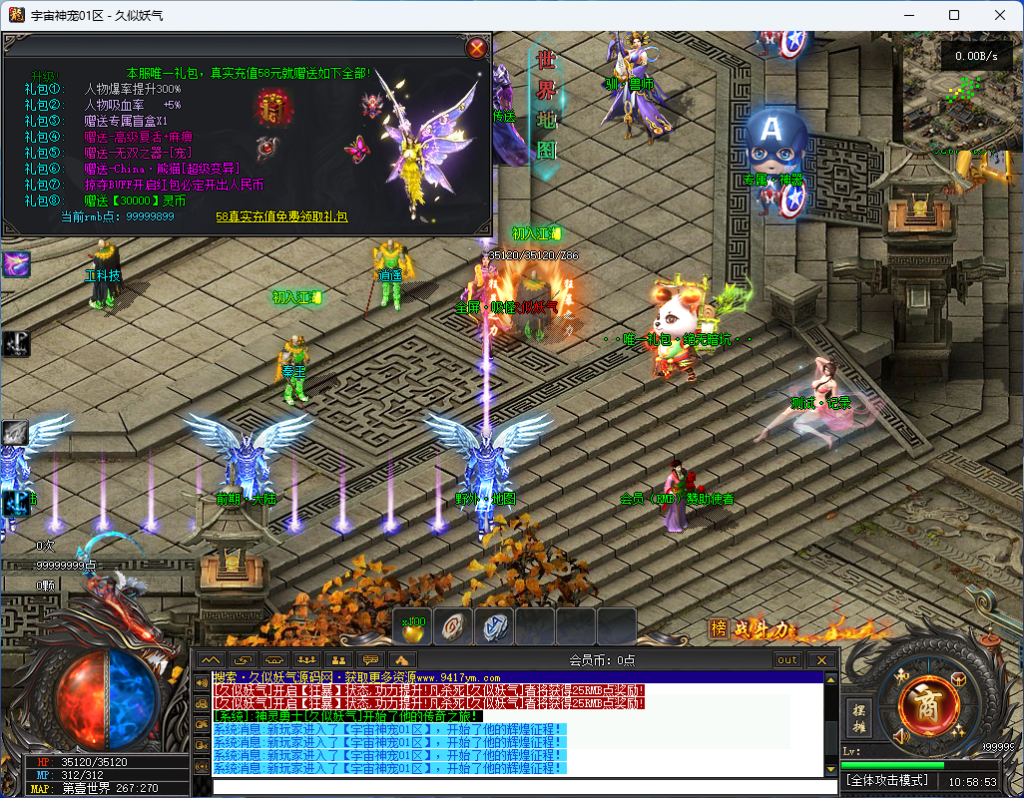Image resolution: width=1024 pixels, height=798 pixels.
Task: Select the two-people chat toolbar icon
Action: [x=338, y=660]
